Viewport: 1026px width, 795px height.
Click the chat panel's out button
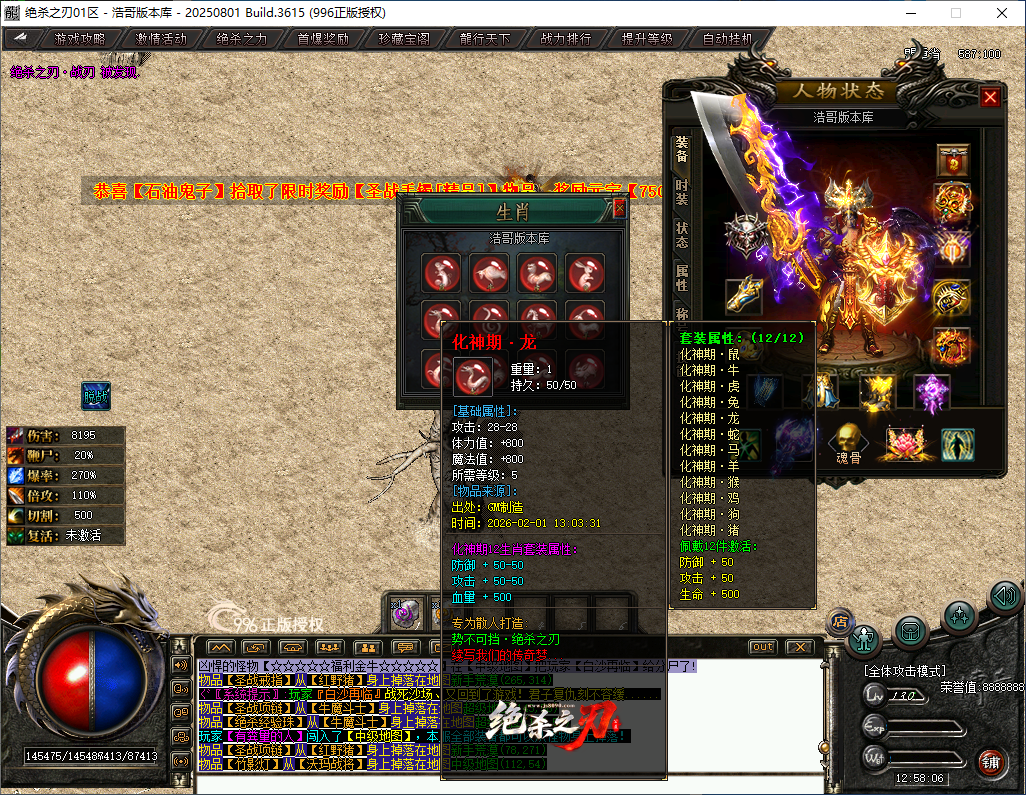point(762,647)
